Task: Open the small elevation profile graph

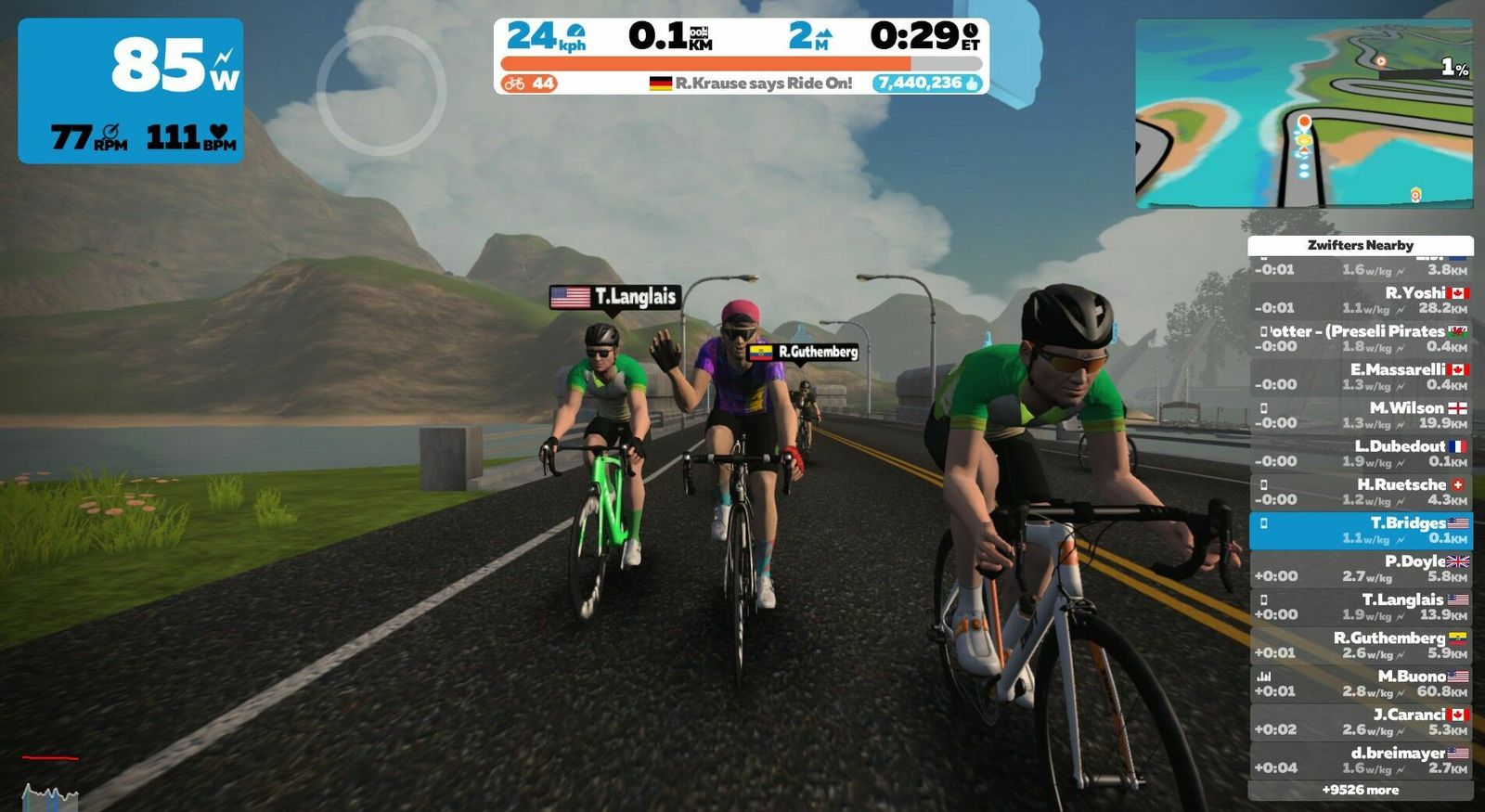Action: click(x=50, y=795)
